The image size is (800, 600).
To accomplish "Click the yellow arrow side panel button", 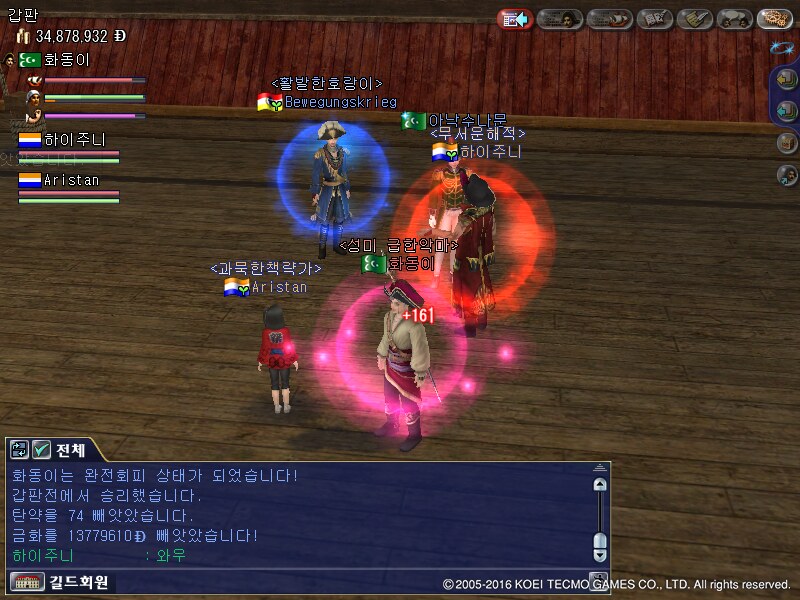I will 787,81.
